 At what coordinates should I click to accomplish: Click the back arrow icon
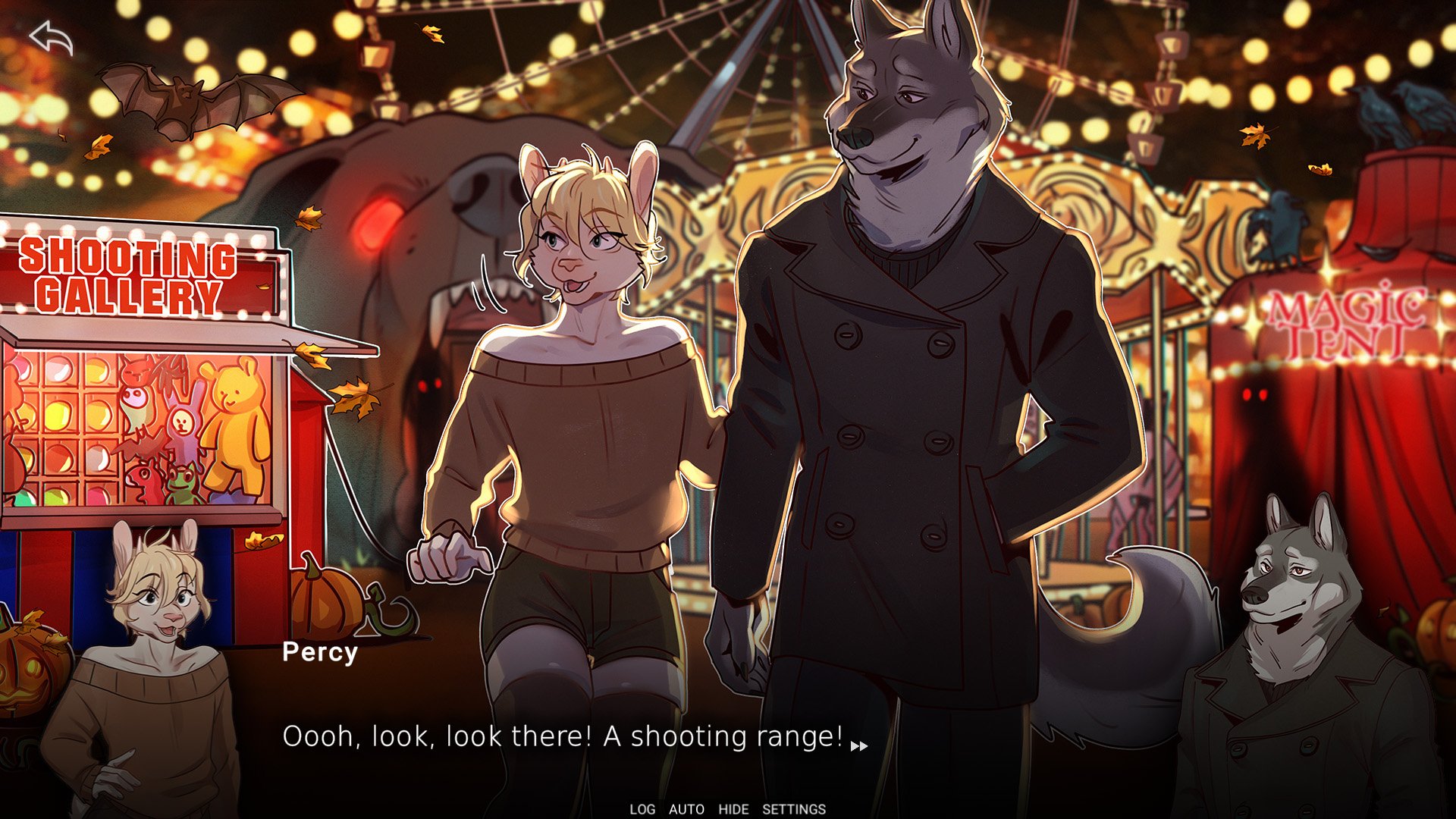point(51,38)
